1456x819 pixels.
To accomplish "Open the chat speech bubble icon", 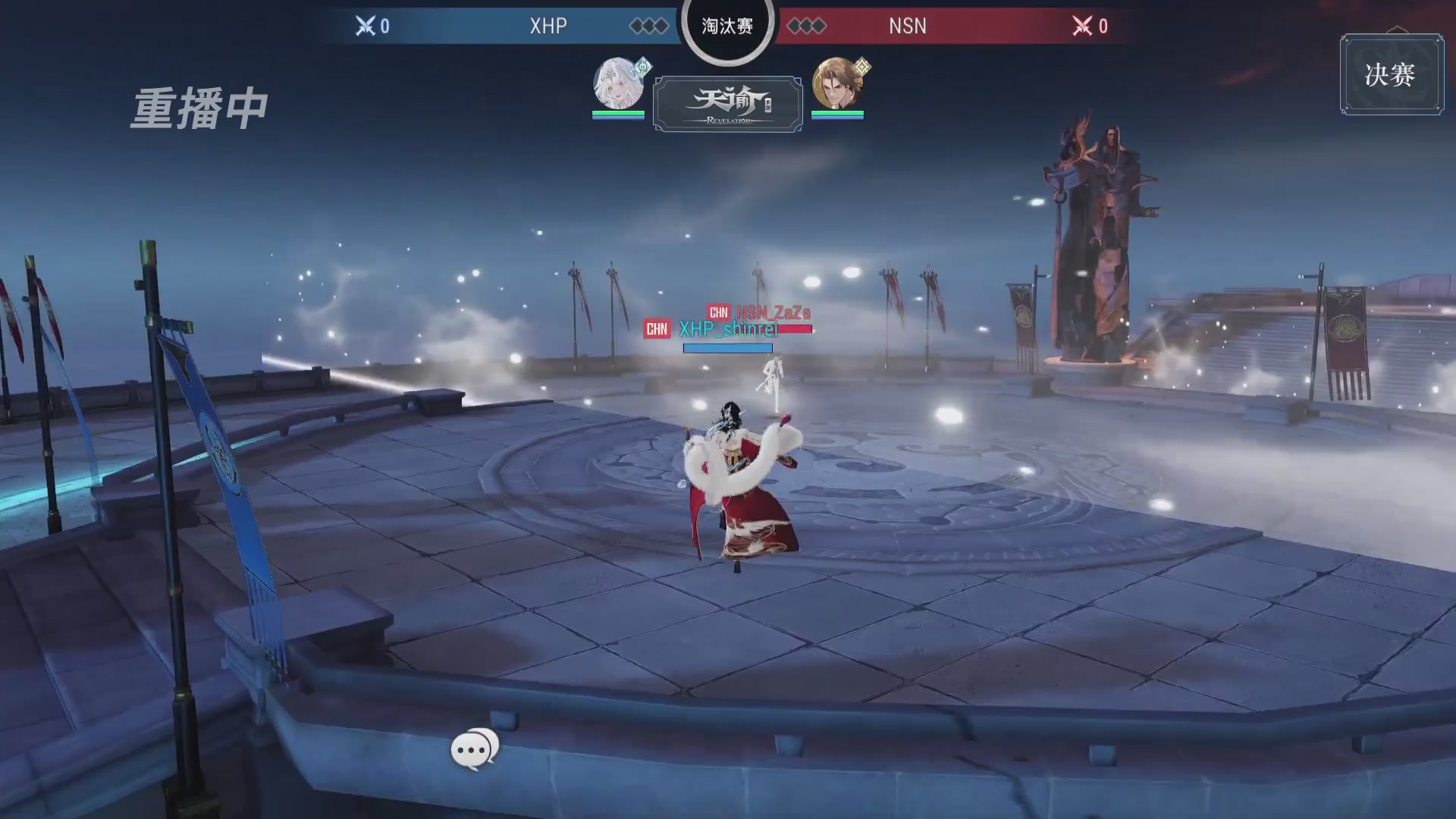I will [x=474, y=749].
